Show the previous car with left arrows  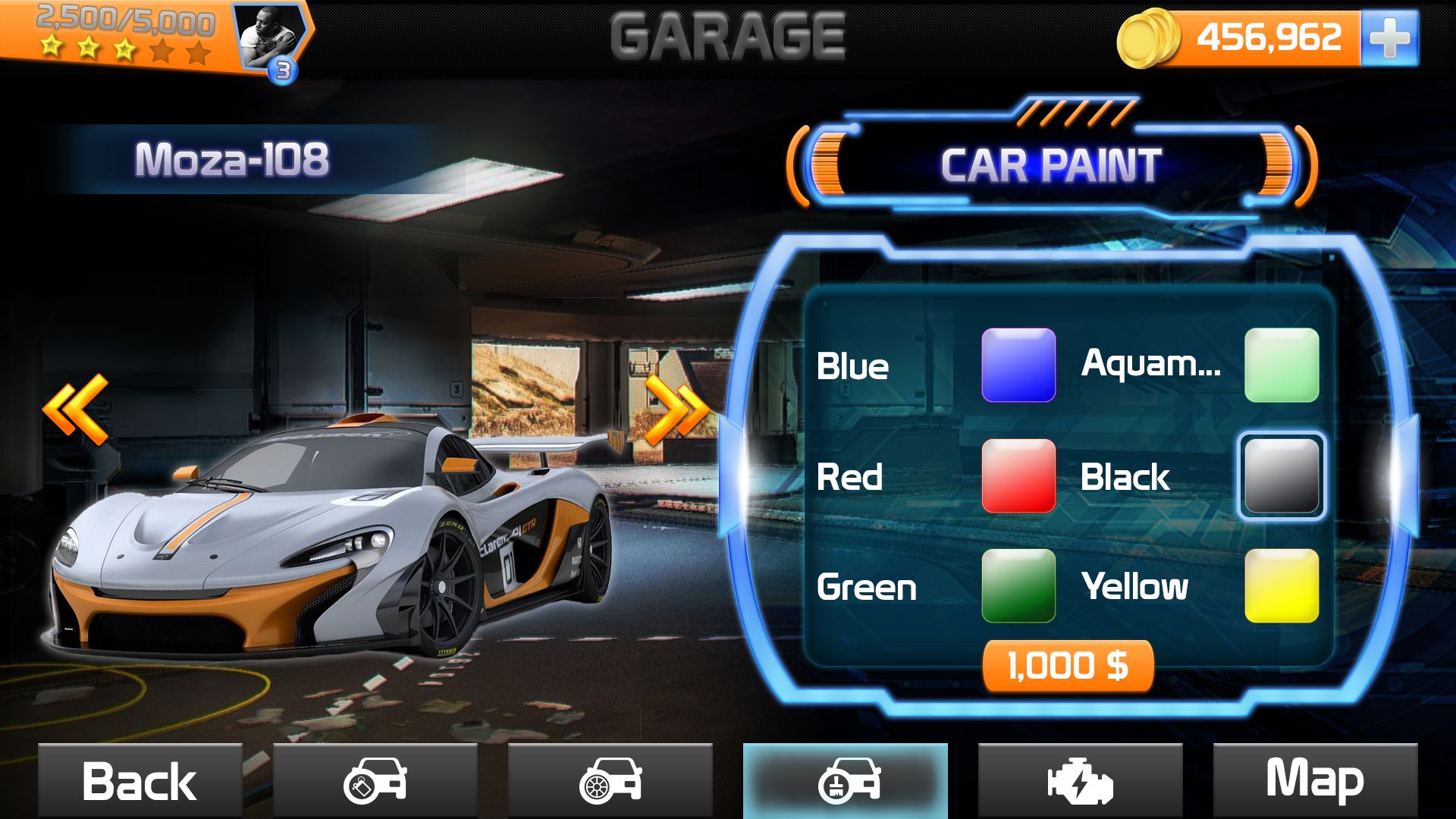click(76, 409)
